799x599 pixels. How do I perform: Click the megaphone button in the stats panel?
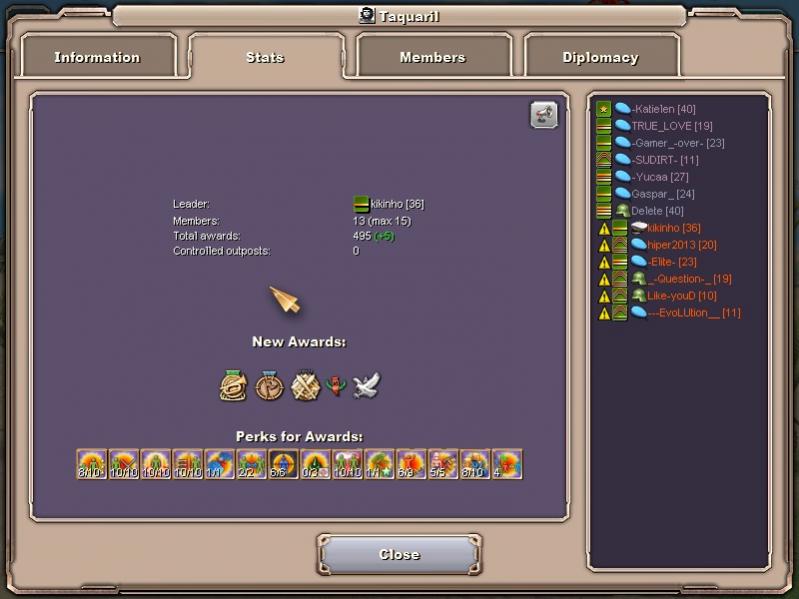tap(543, 115)
